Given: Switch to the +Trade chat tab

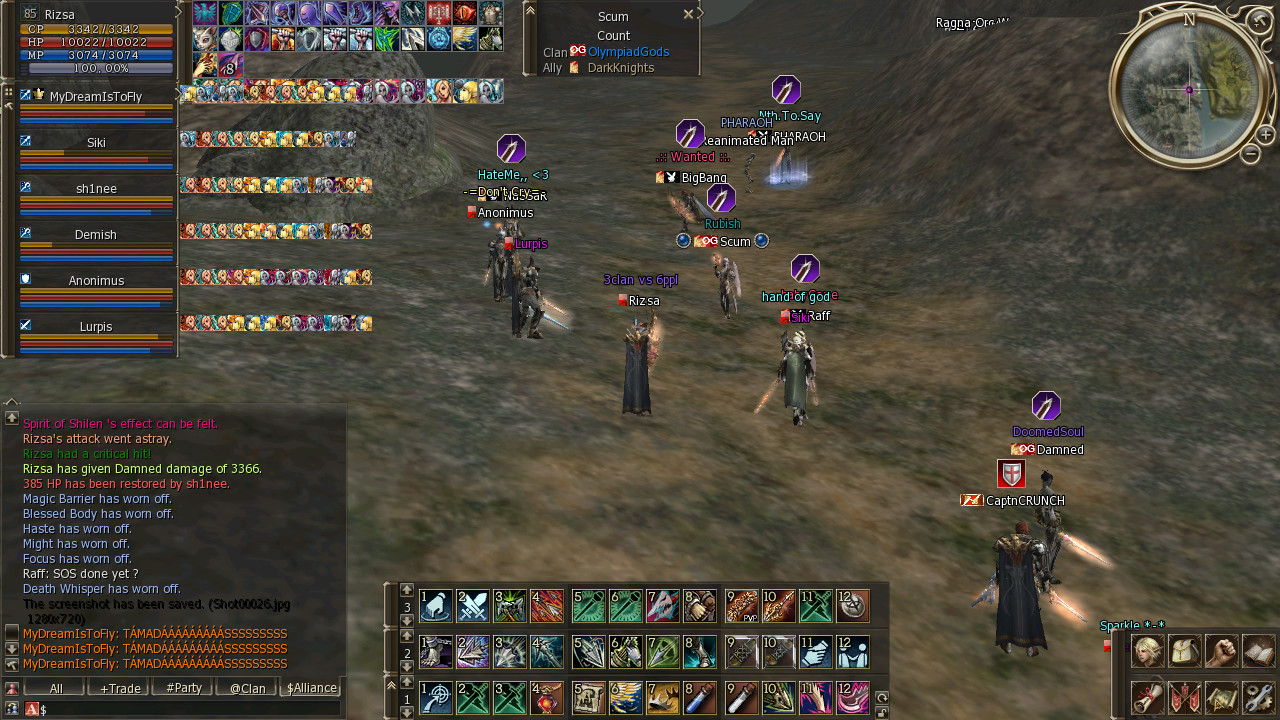Looking at the screenshot, I should 119,688.
